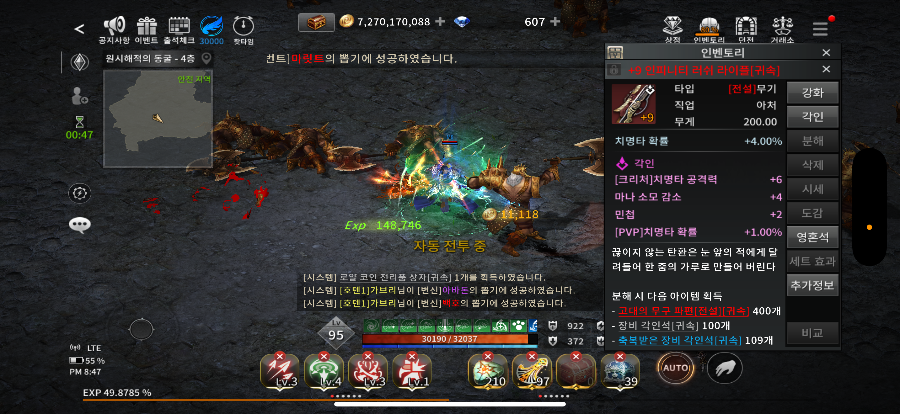Image resolution: width=900 pixels, height=414 pixels.
Task: Close the 인벤토리 inventory window
Action: click(x=826, y=52)
